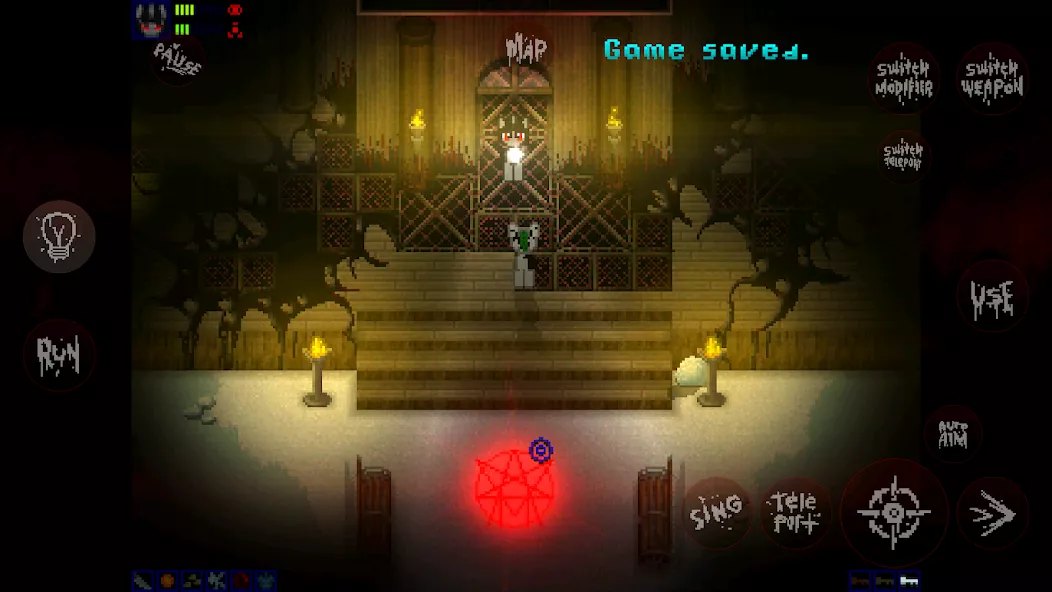1052x592 pixels.
Task: Tap the Pause button
Action: click(178, 60)
